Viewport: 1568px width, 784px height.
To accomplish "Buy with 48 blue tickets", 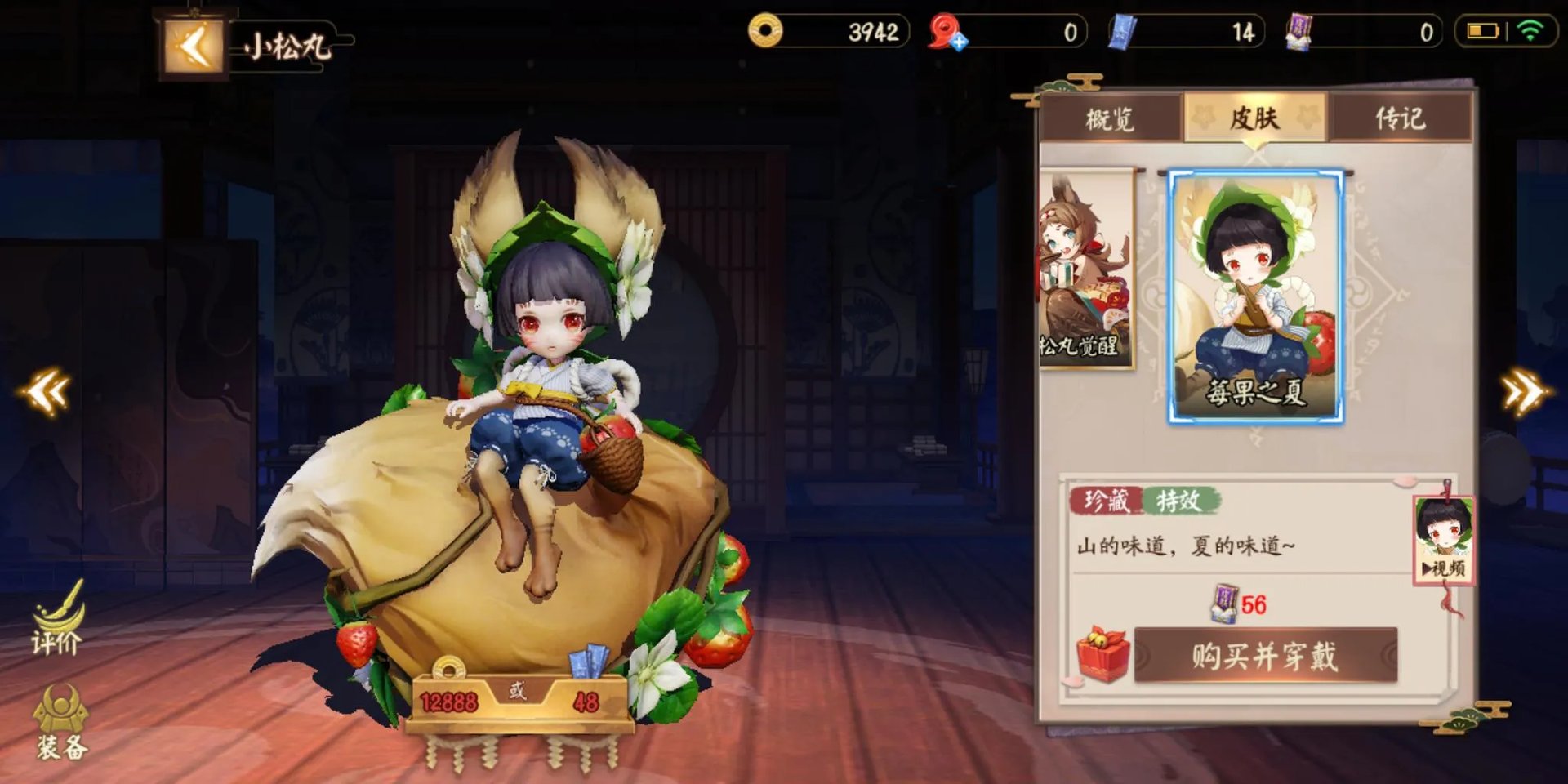I will (x=586, y=701).
